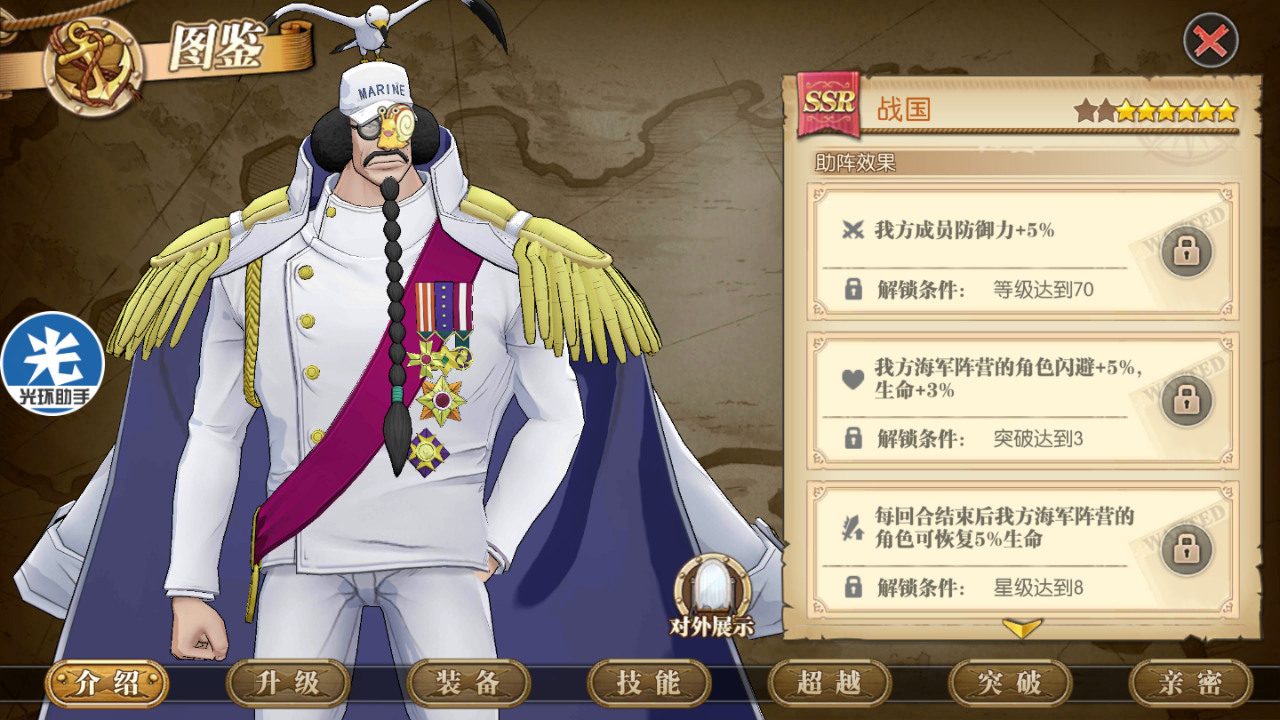
Task: Tap the lock on the defense +5% effect
Action: [1186, 252]
